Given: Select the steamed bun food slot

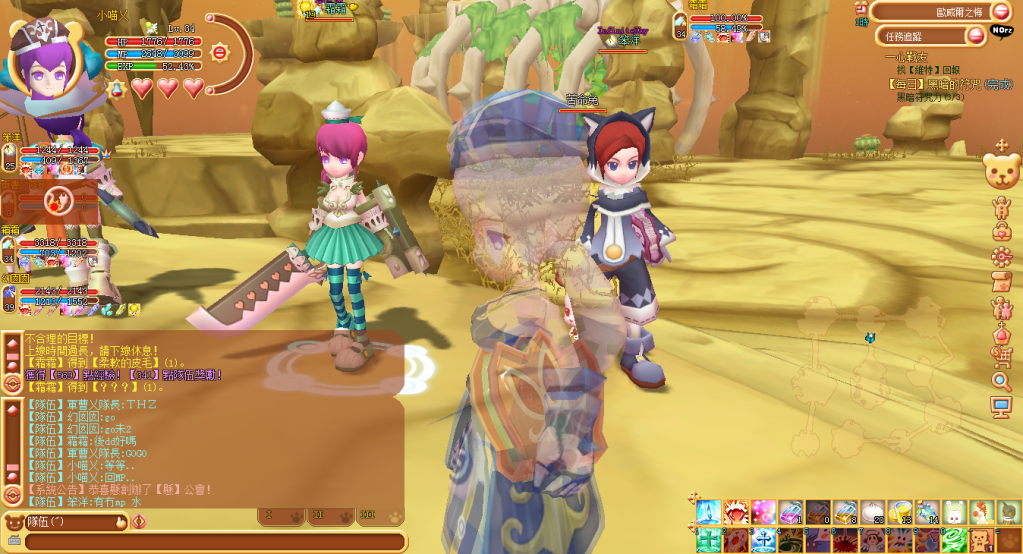Looking at the screenshot, I should 872,513.
